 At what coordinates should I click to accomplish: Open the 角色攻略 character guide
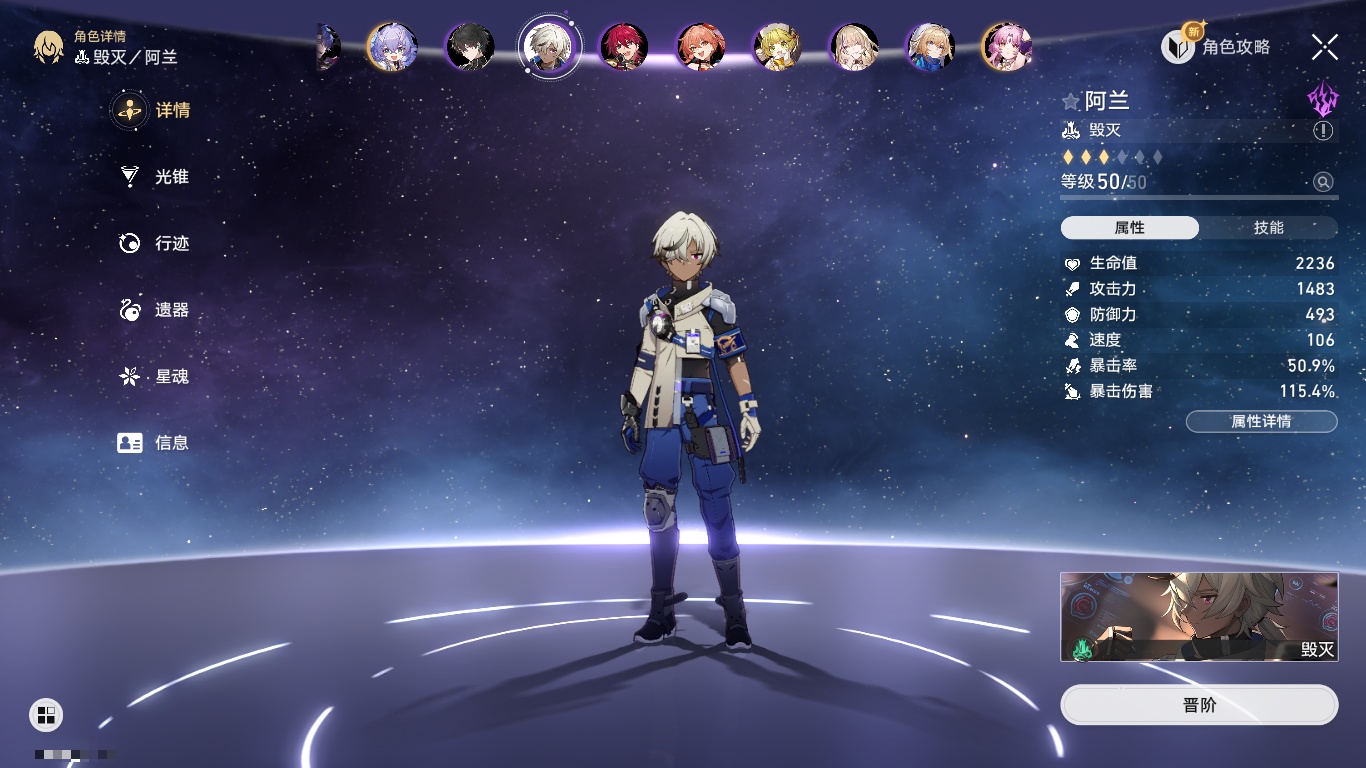[x=1216, y=47]
